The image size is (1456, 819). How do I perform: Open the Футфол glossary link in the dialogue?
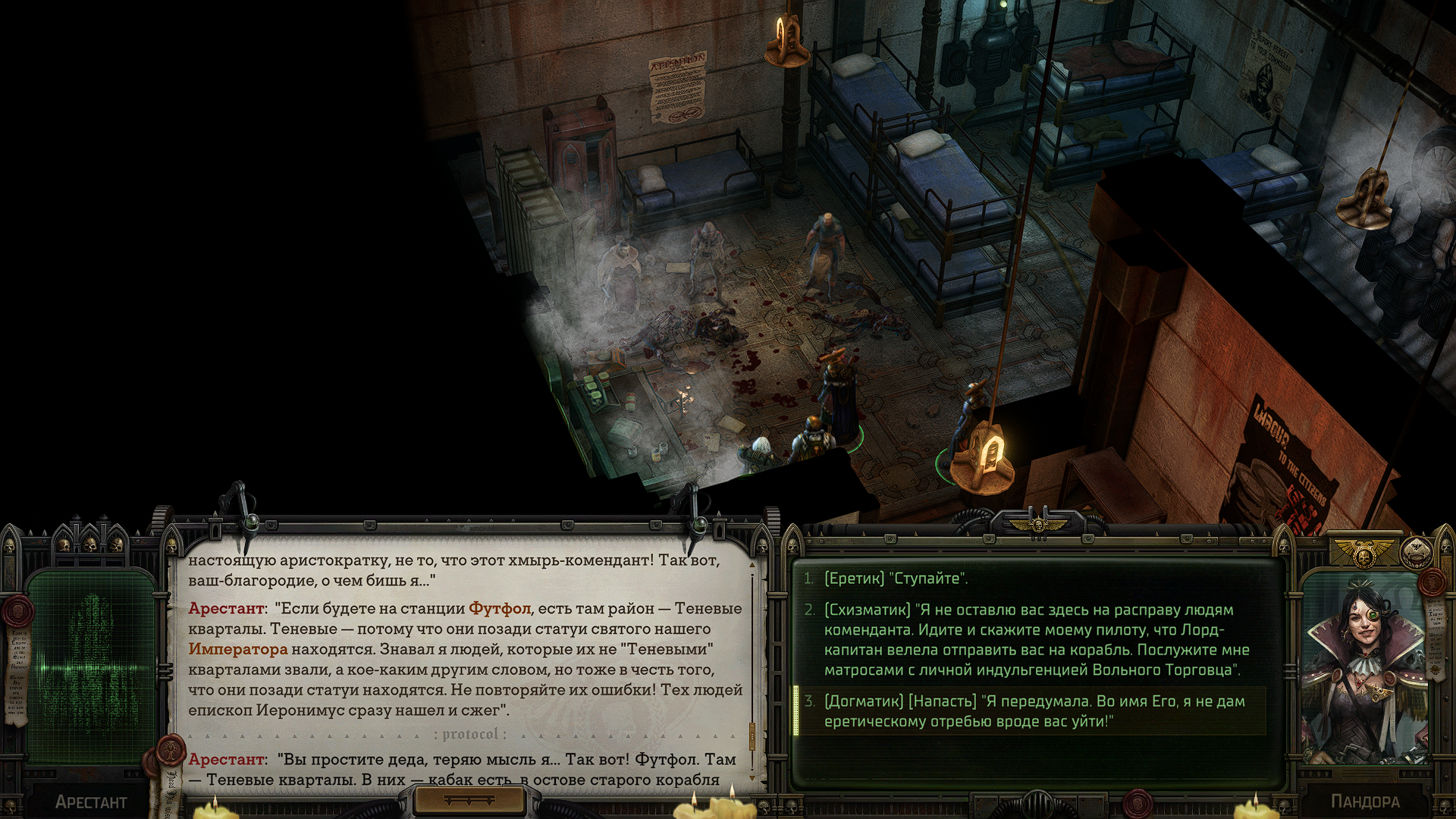pos(499,609)
